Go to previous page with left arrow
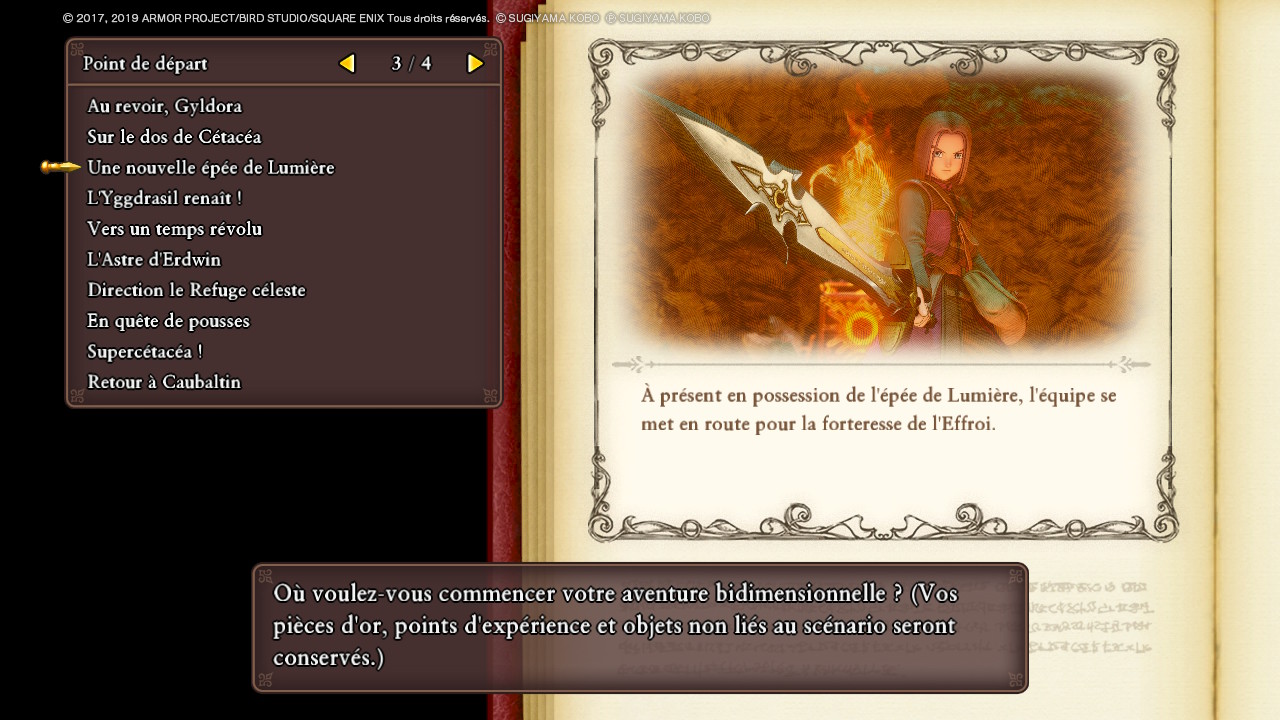This screenshot has height=720, width=1280. tap(346, 64)
